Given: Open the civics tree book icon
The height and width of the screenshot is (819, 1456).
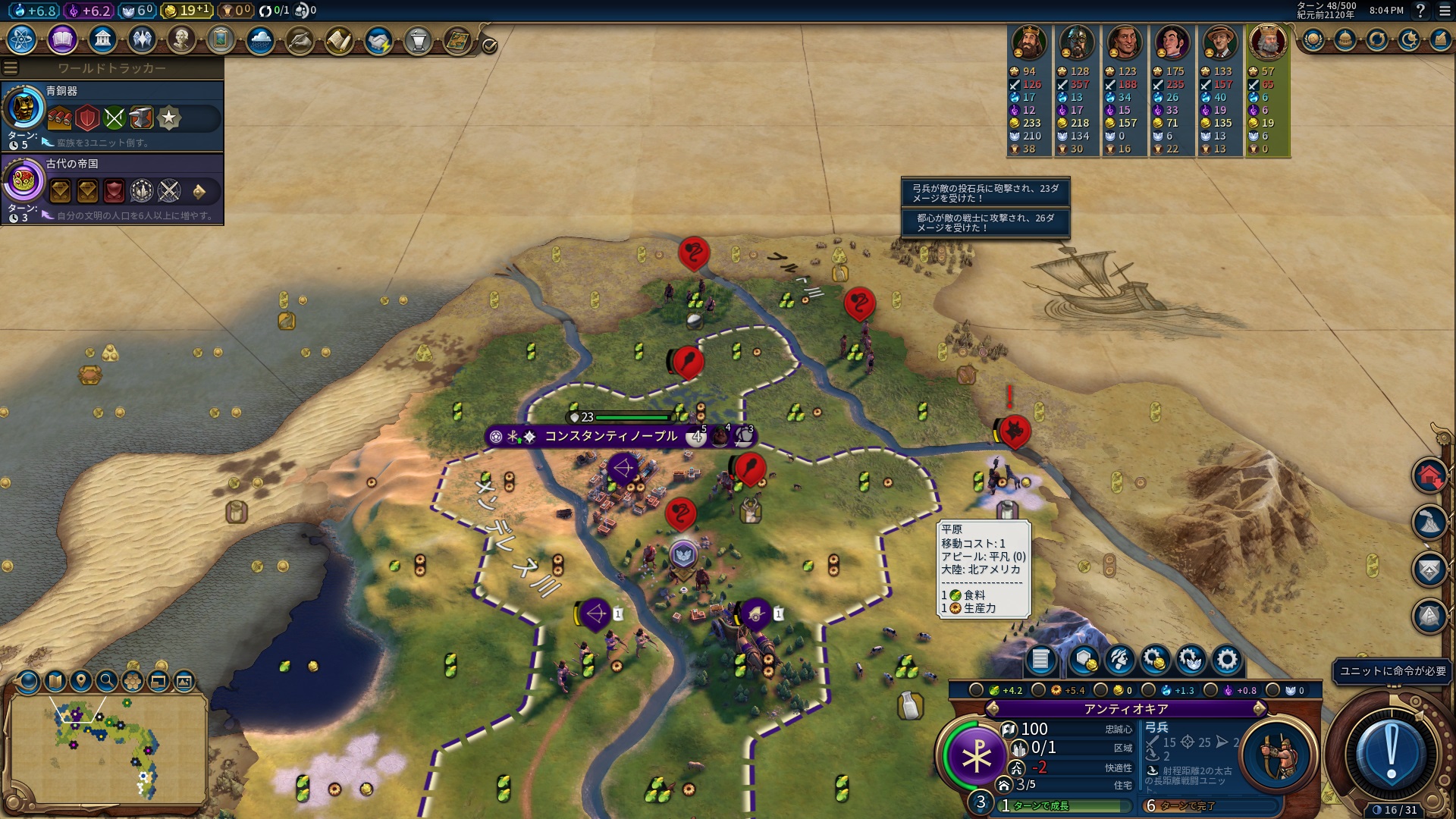Looking at the screenshot, I should pos(62,39).
